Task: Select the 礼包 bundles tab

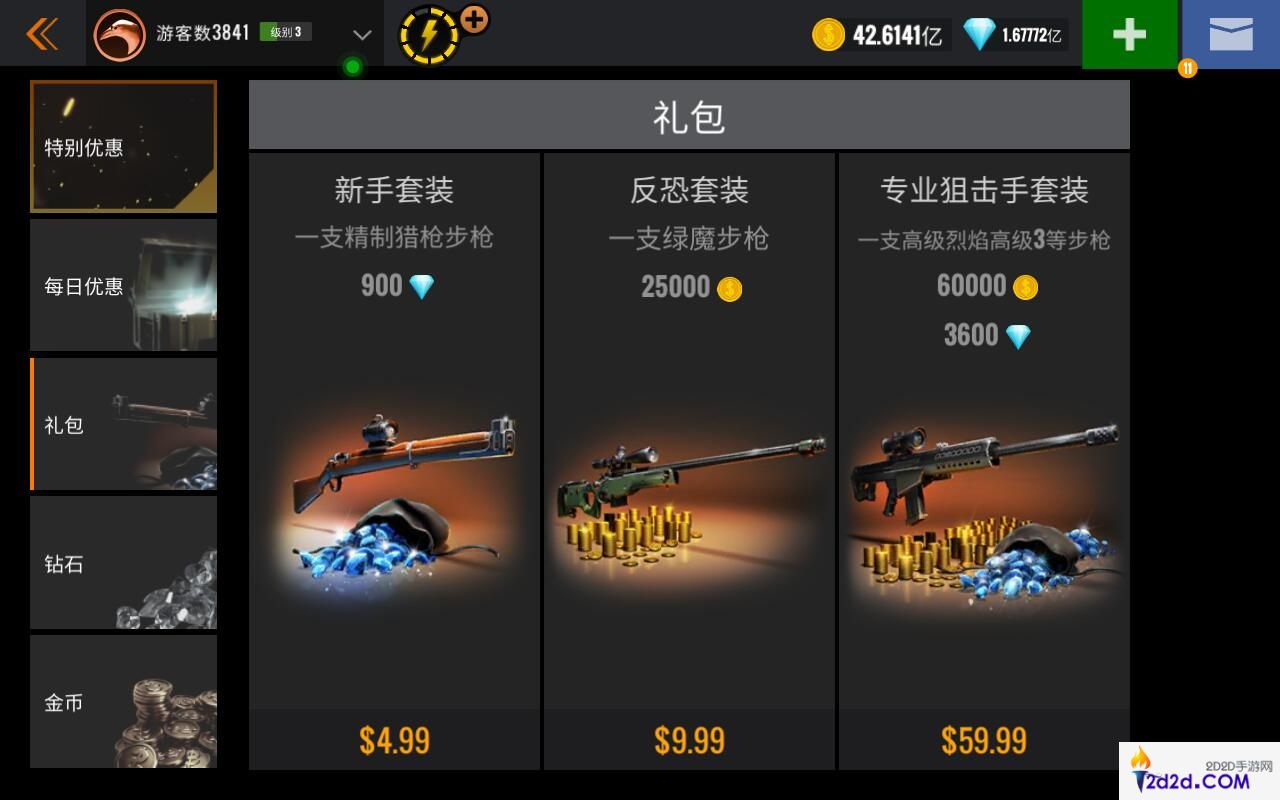Action: pyautogui.click(x=124, y=425)
